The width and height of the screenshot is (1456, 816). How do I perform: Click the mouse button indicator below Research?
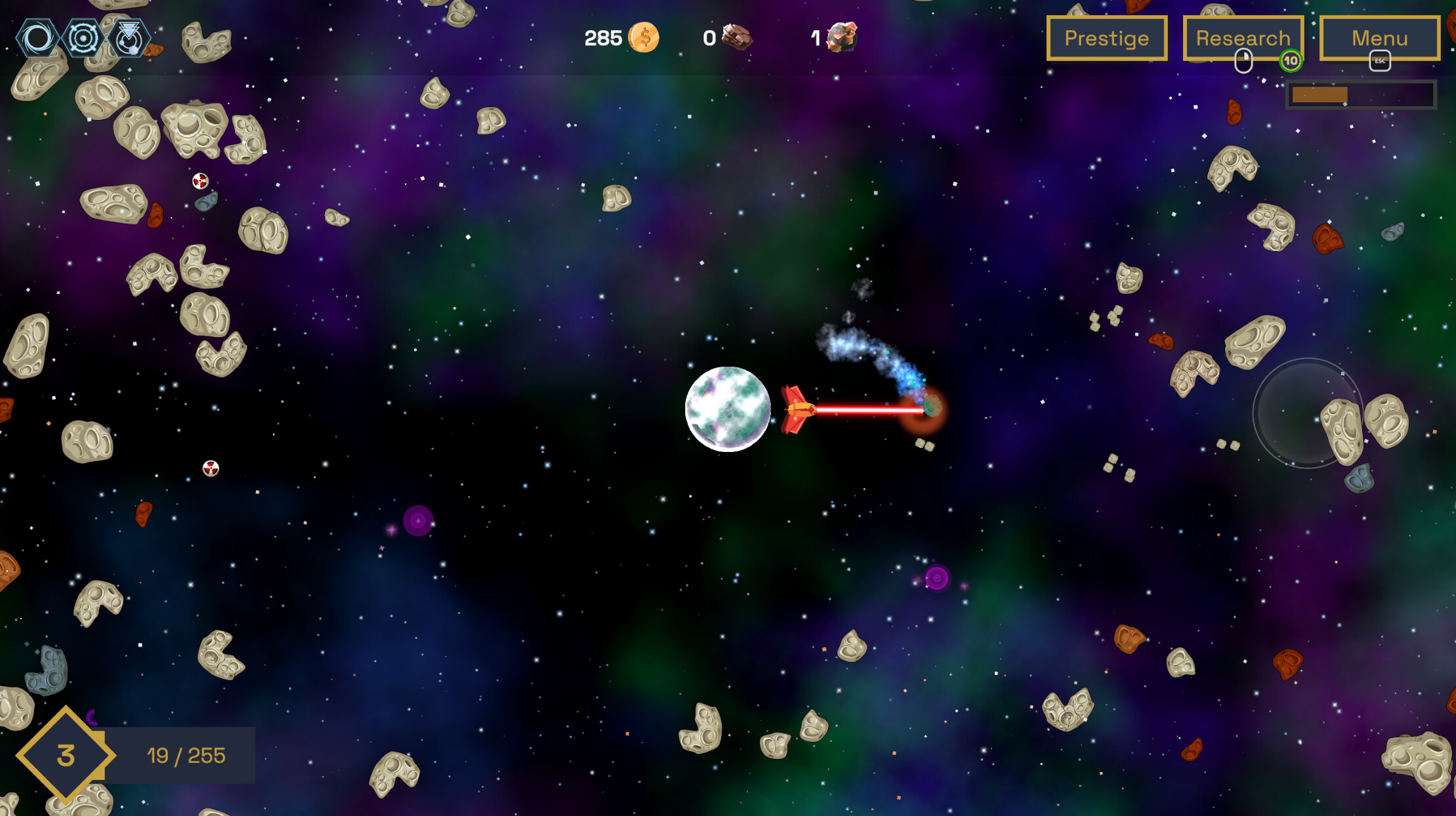pyautogui.click(x=1243, y=60)
